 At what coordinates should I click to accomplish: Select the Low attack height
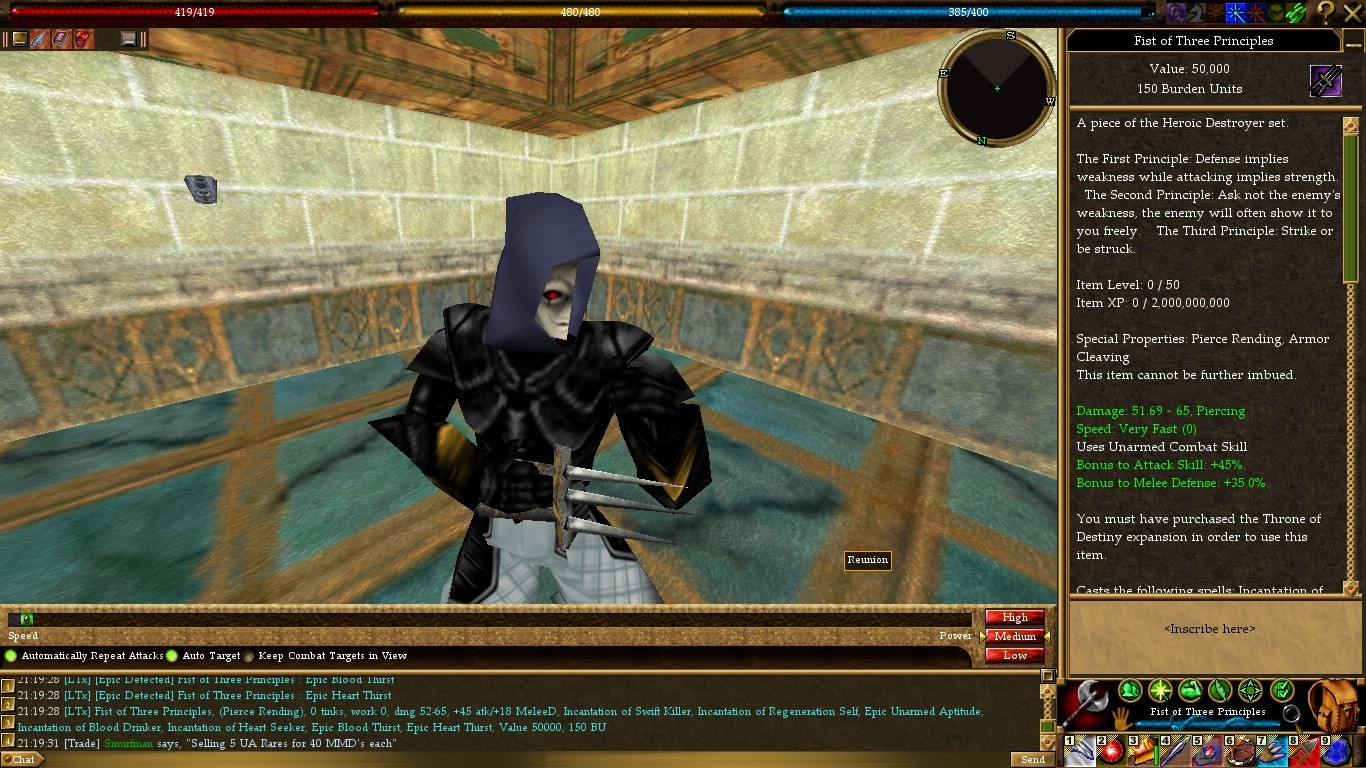pos(1014,655)
